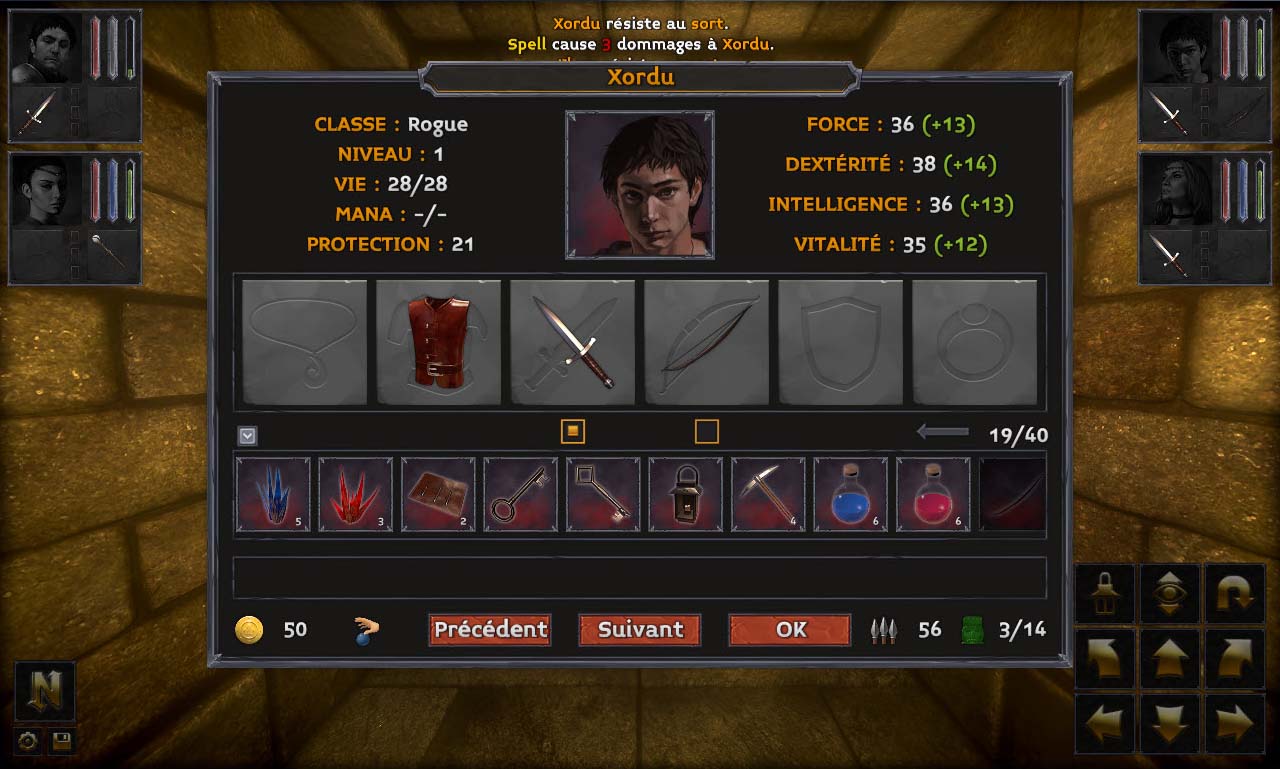This screenshot has height=769, width=1280.
Task: Pick the blue crystal item
Action: [273, 494]
